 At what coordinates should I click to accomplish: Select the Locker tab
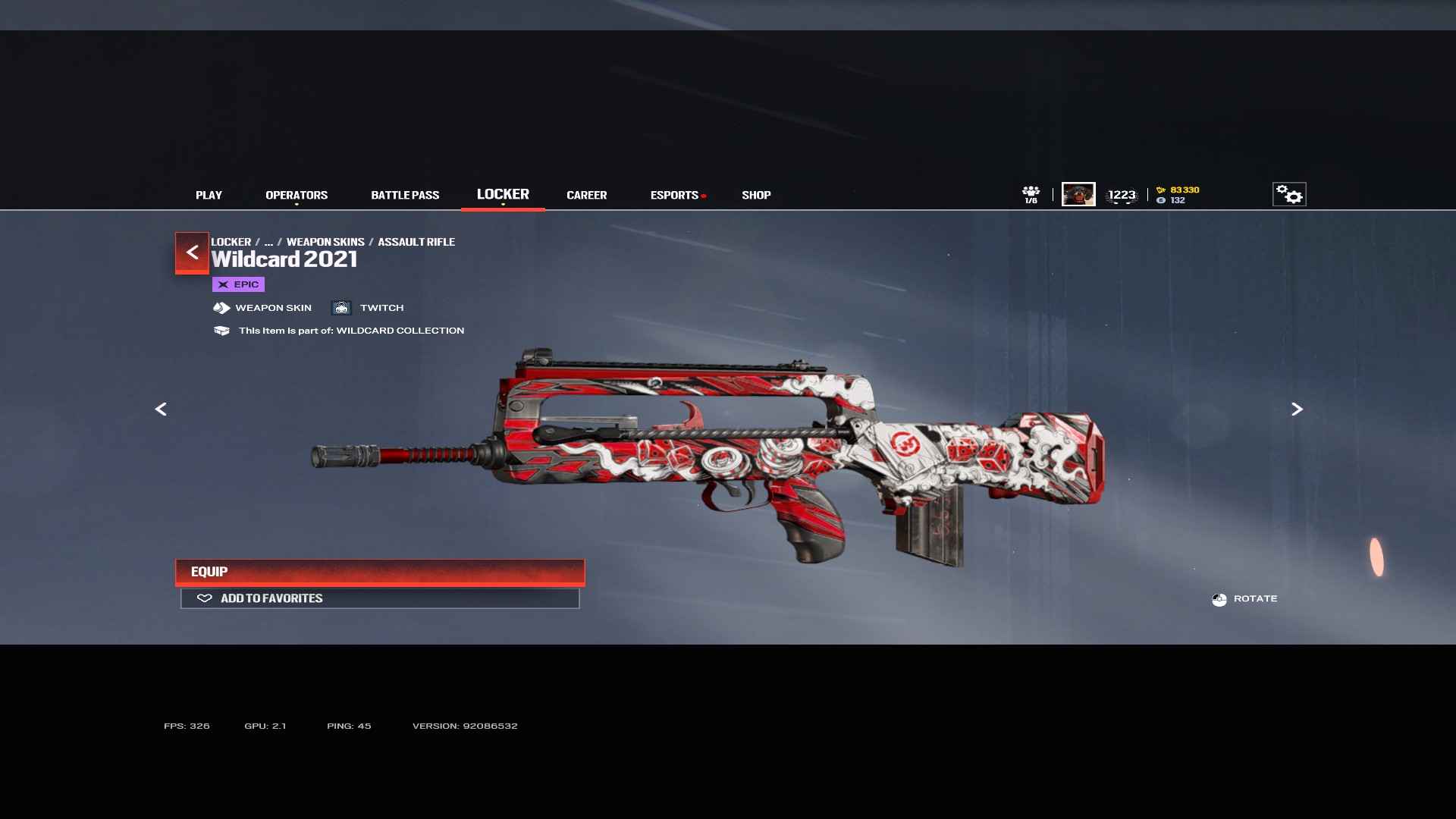click(x=503, y=194)
